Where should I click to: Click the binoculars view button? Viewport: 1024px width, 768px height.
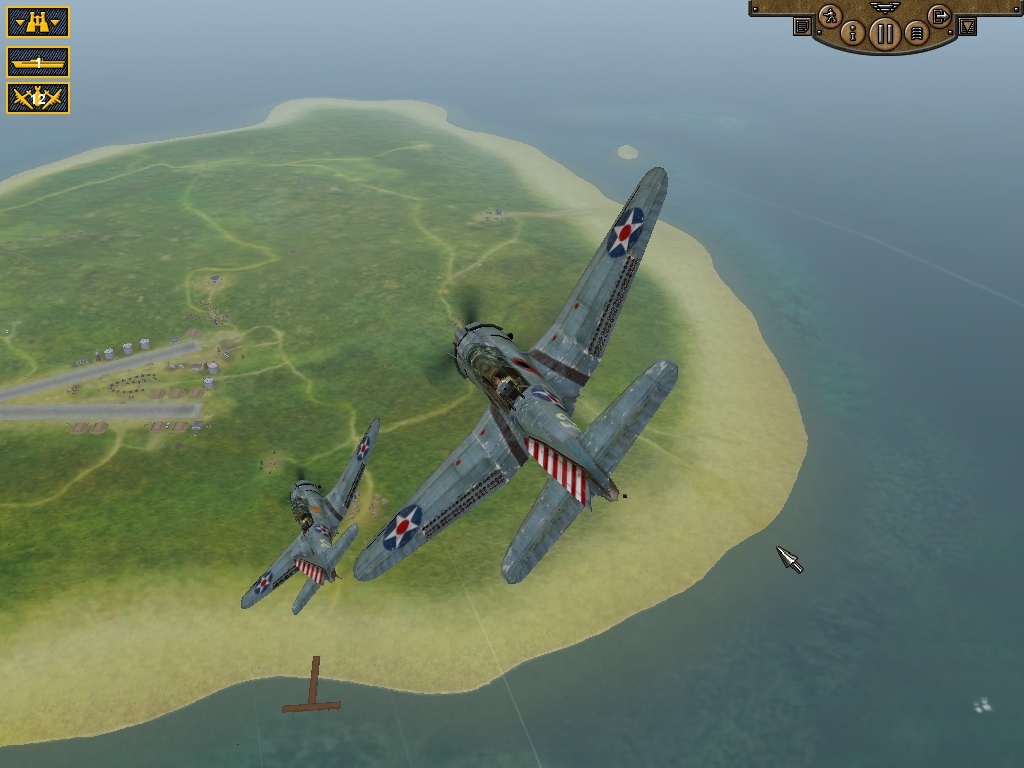(38, 21)
